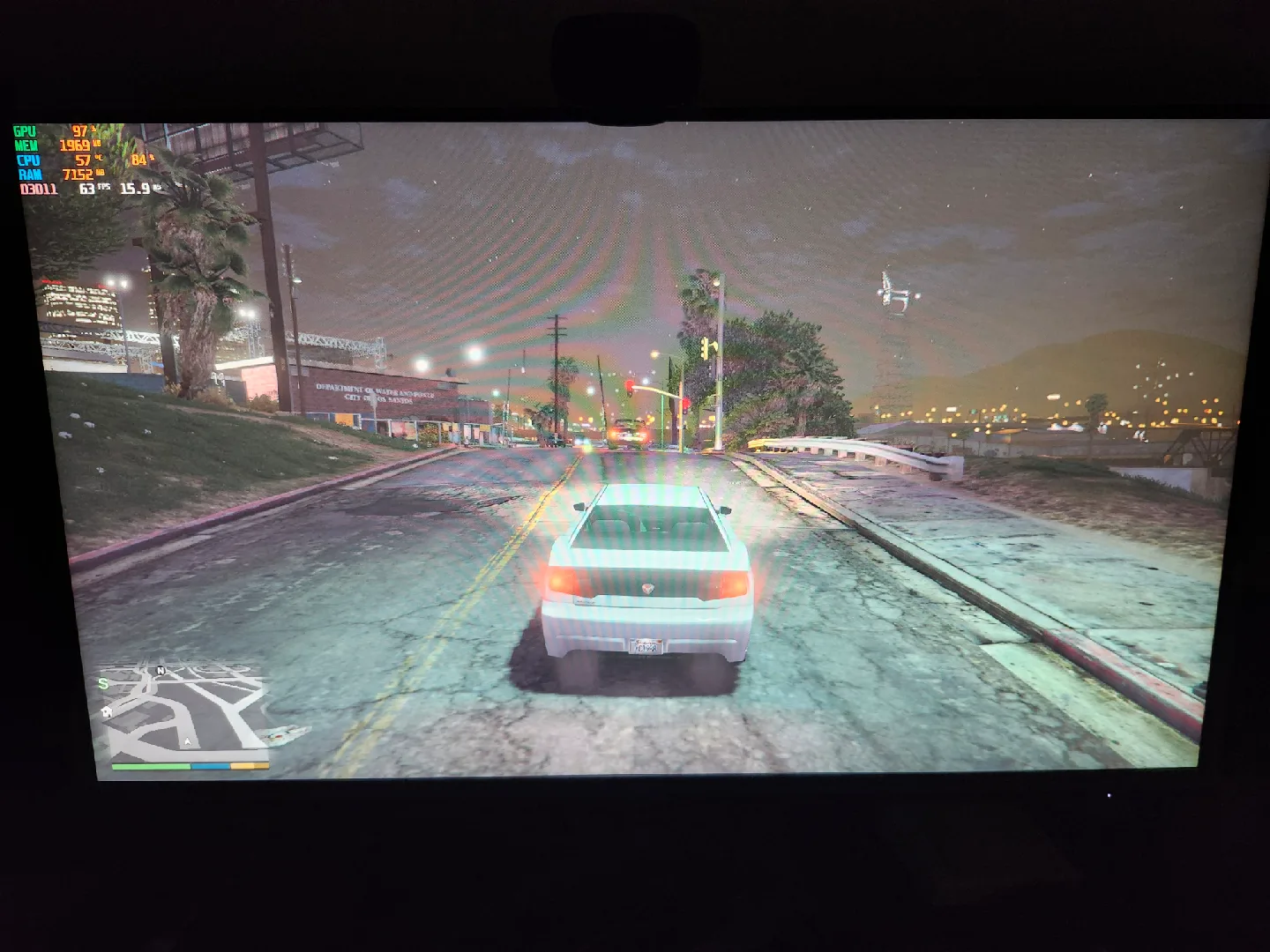Click the GPU usage stat in the overlay
Image resolution: width=1270 pixels, height=952 pixels.
[79, 131]
